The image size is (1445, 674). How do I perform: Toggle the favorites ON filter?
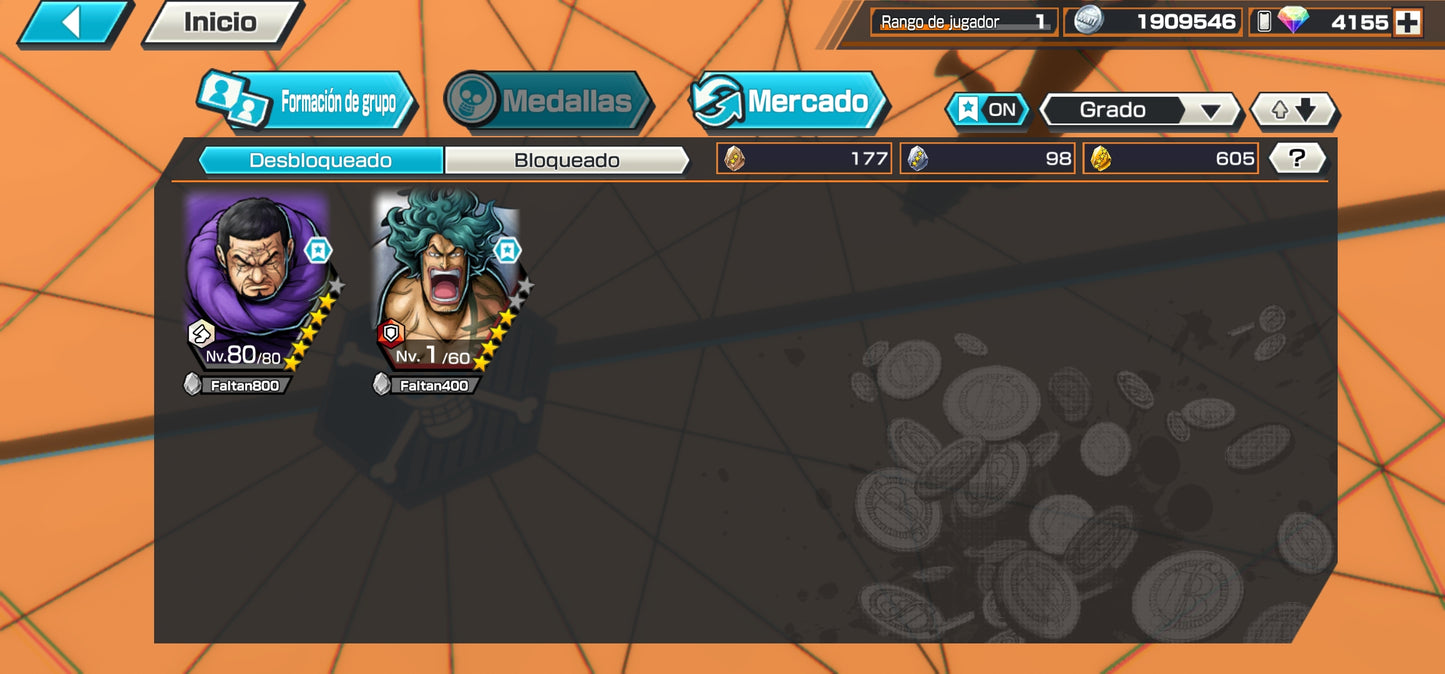pos(988,110)
